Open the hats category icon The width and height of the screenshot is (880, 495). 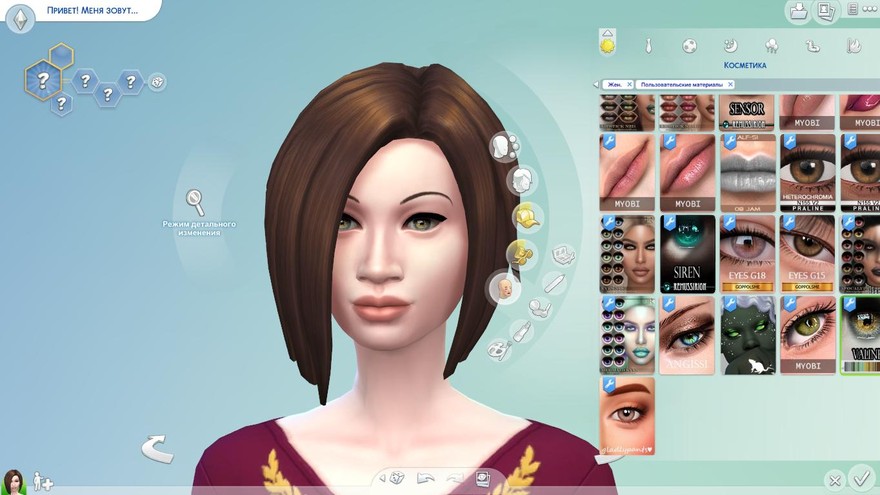(527, 215)
